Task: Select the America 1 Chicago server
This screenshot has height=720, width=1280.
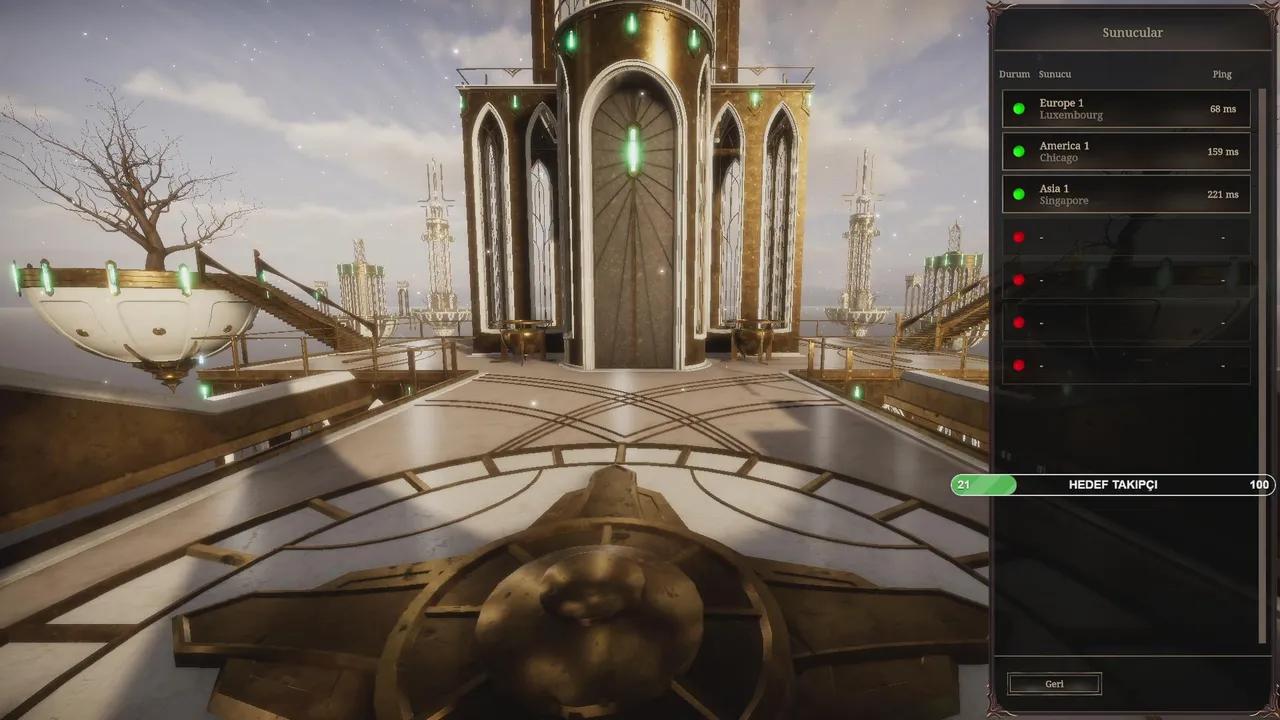Action: (1125, 151)
